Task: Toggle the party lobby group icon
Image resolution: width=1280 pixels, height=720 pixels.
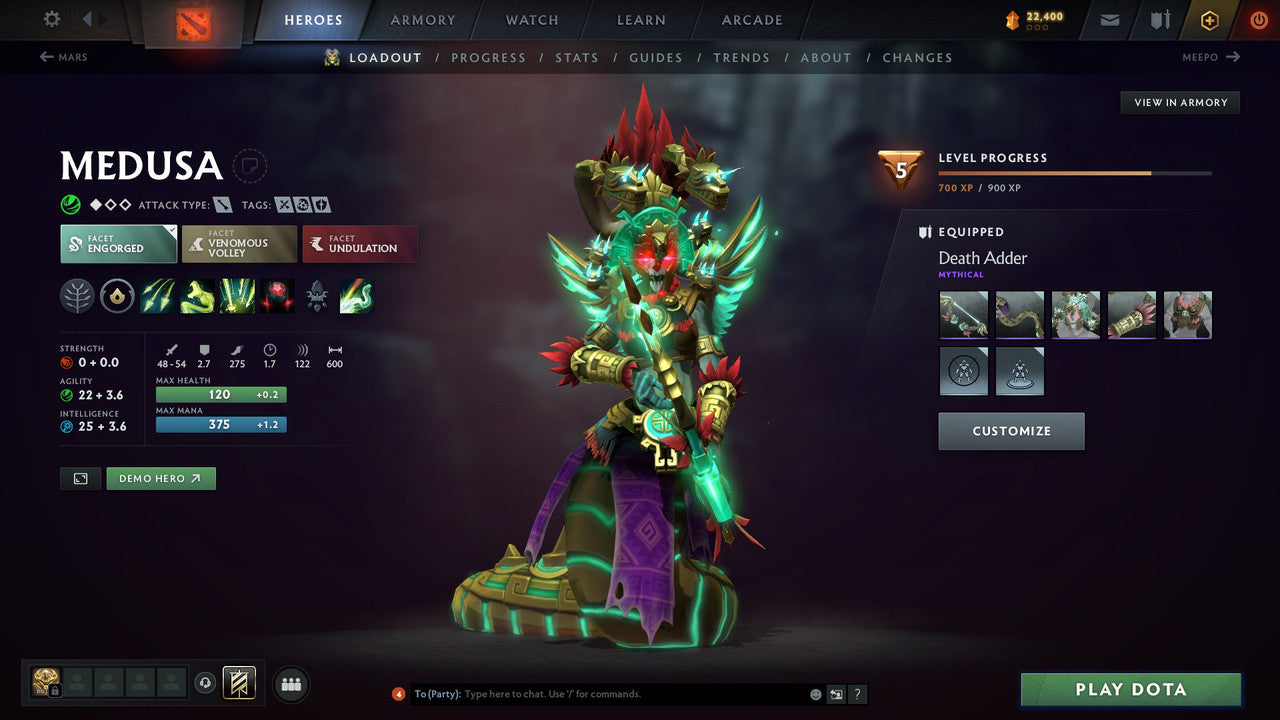Action: 290,684
